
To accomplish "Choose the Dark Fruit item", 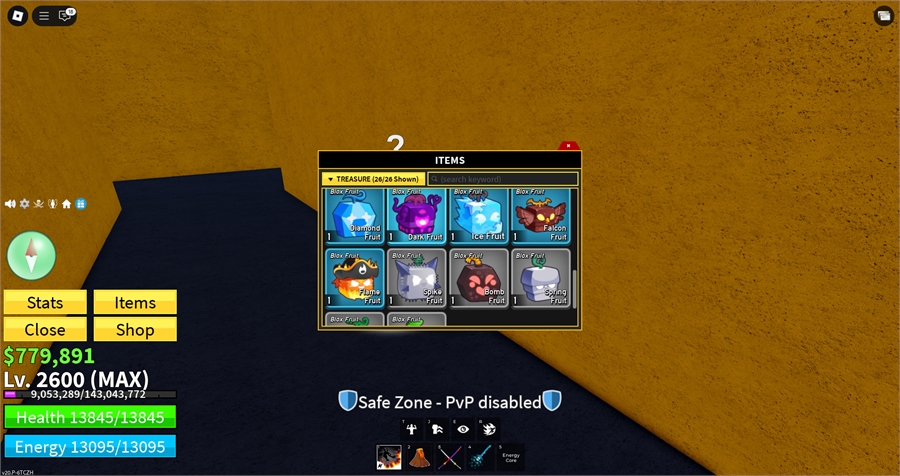I will [416, 215].
